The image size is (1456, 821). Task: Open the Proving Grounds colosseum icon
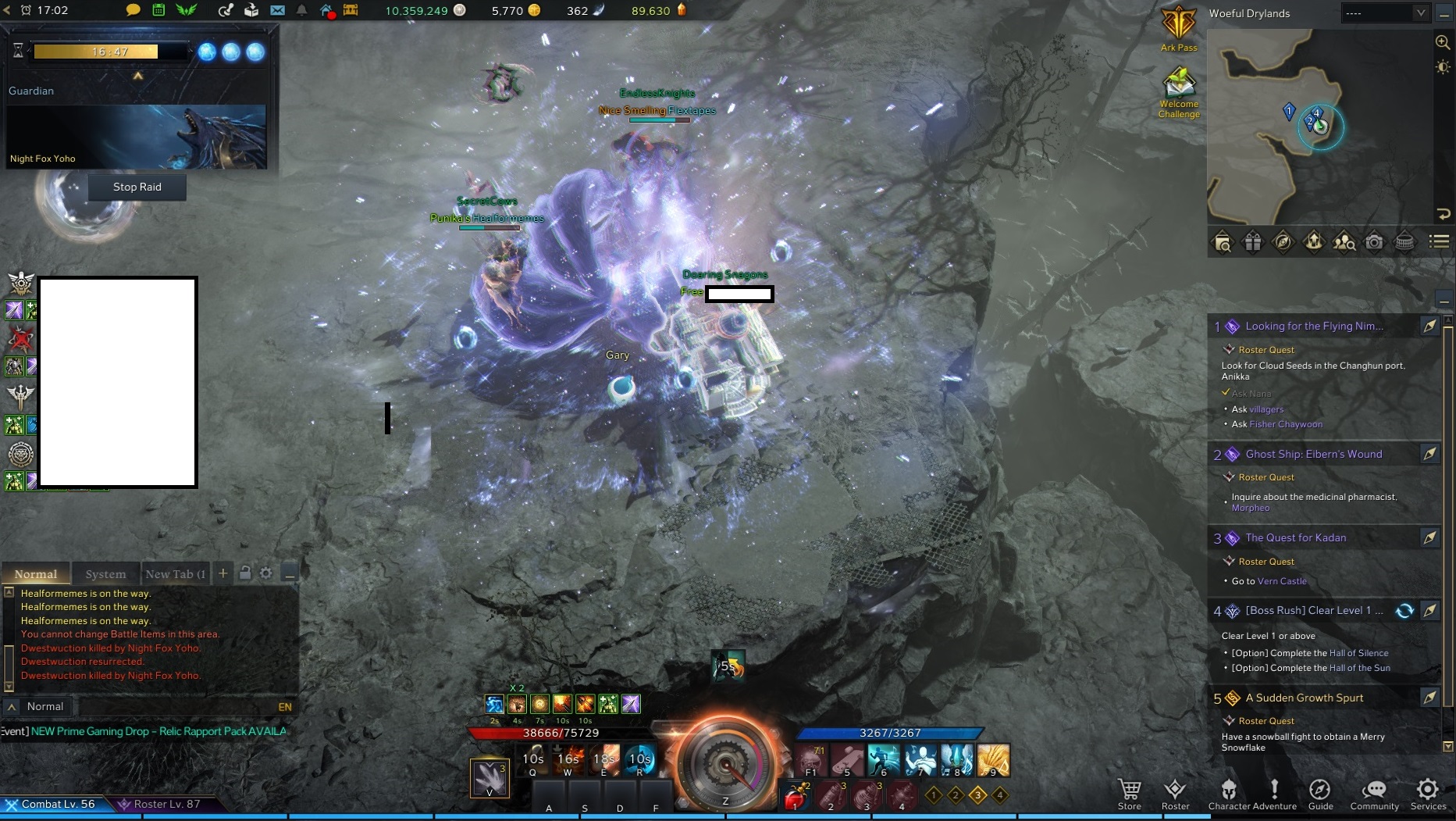pos(1405,242)
